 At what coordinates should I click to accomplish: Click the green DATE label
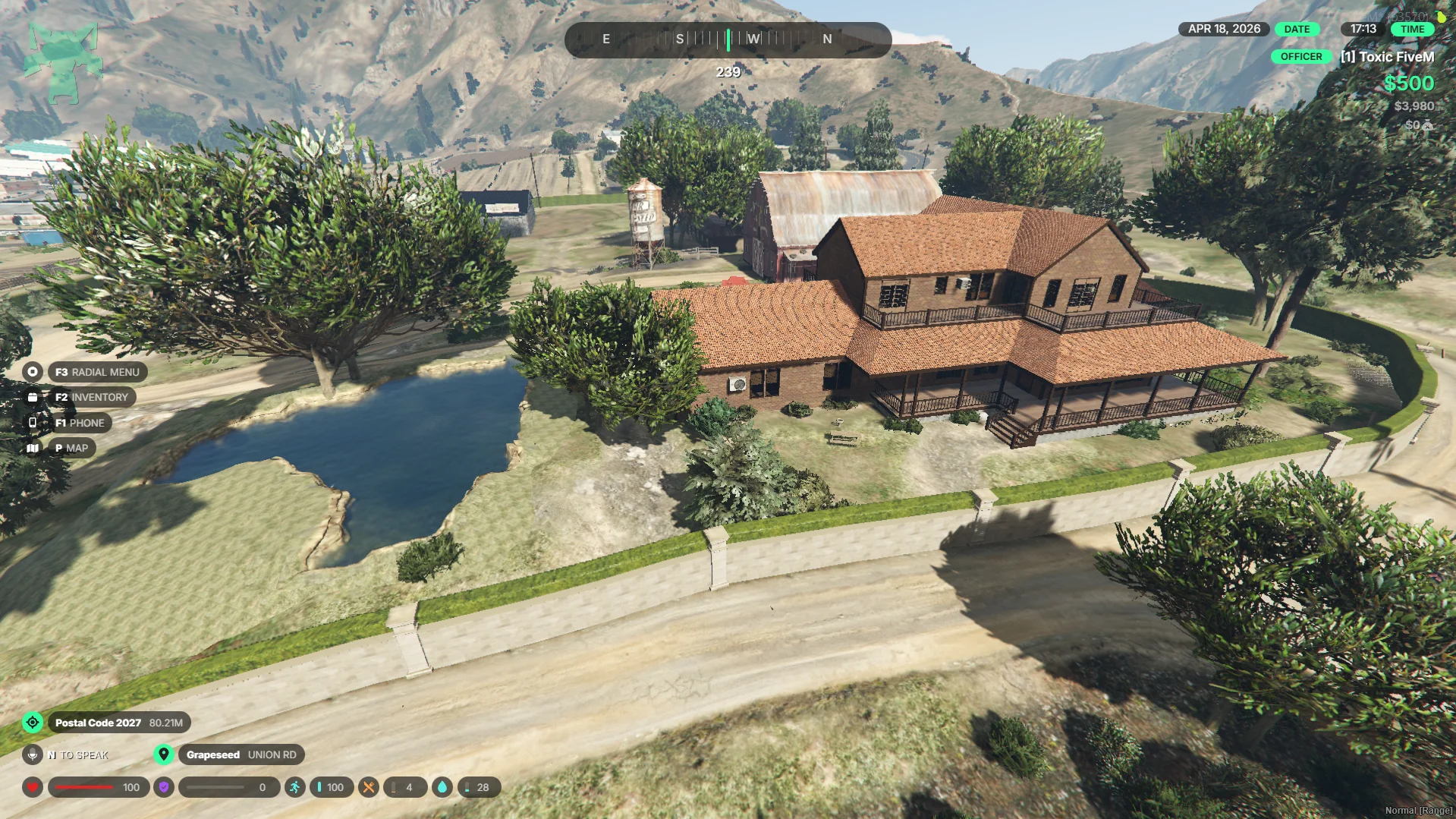[1297, 29]
